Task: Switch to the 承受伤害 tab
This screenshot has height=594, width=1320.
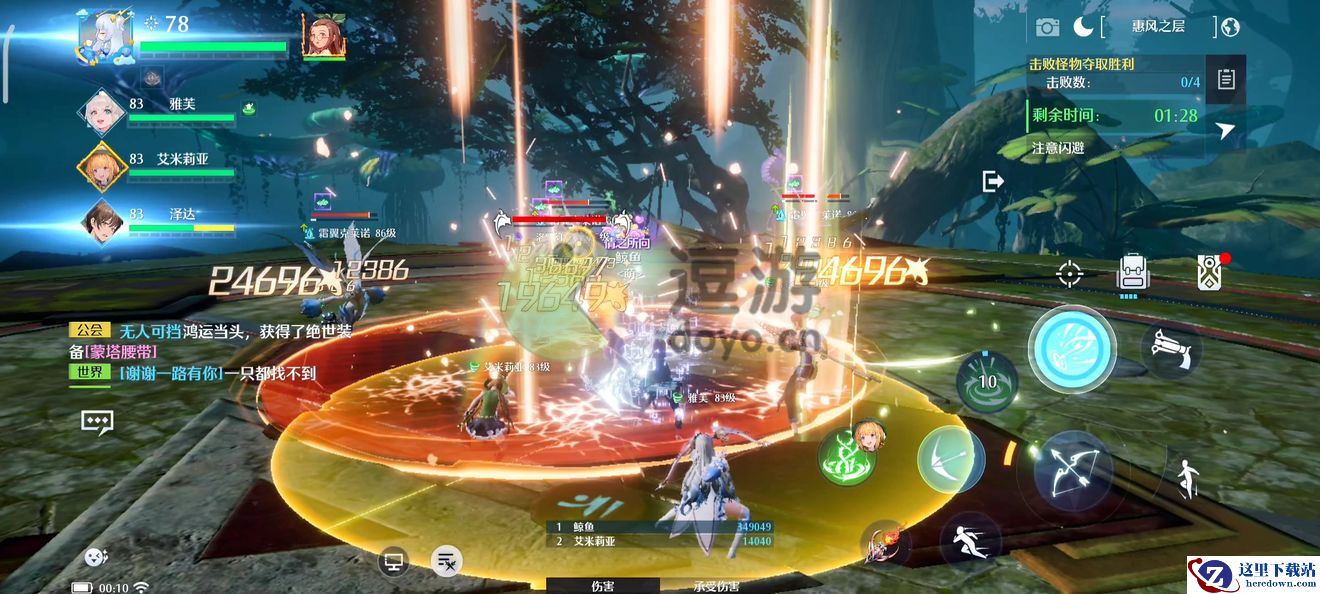Action: [716, 586]
